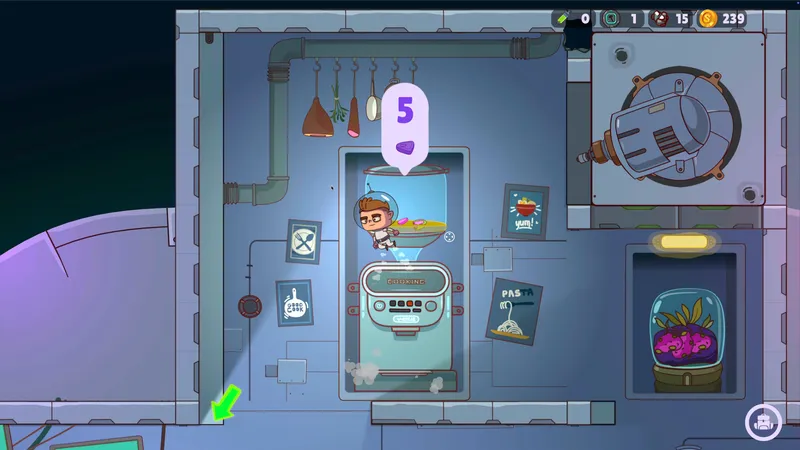
Task: Open the round robot icon button
Action: click(x=762, y=422)
